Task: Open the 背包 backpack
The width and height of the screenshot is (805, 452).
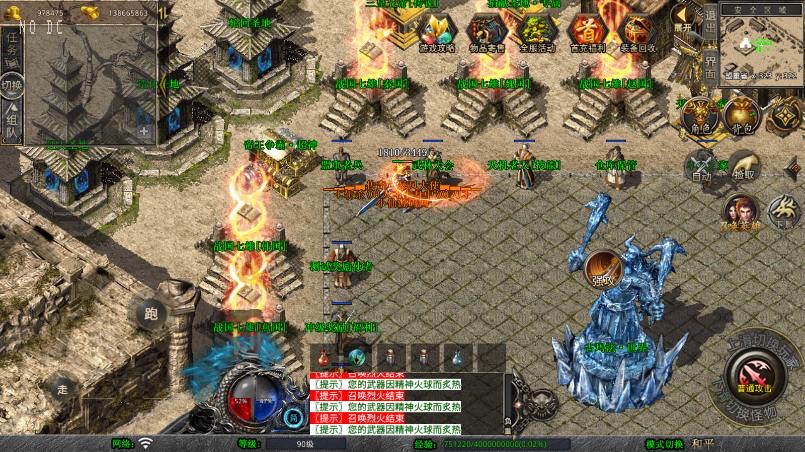Action: [741, 115]
